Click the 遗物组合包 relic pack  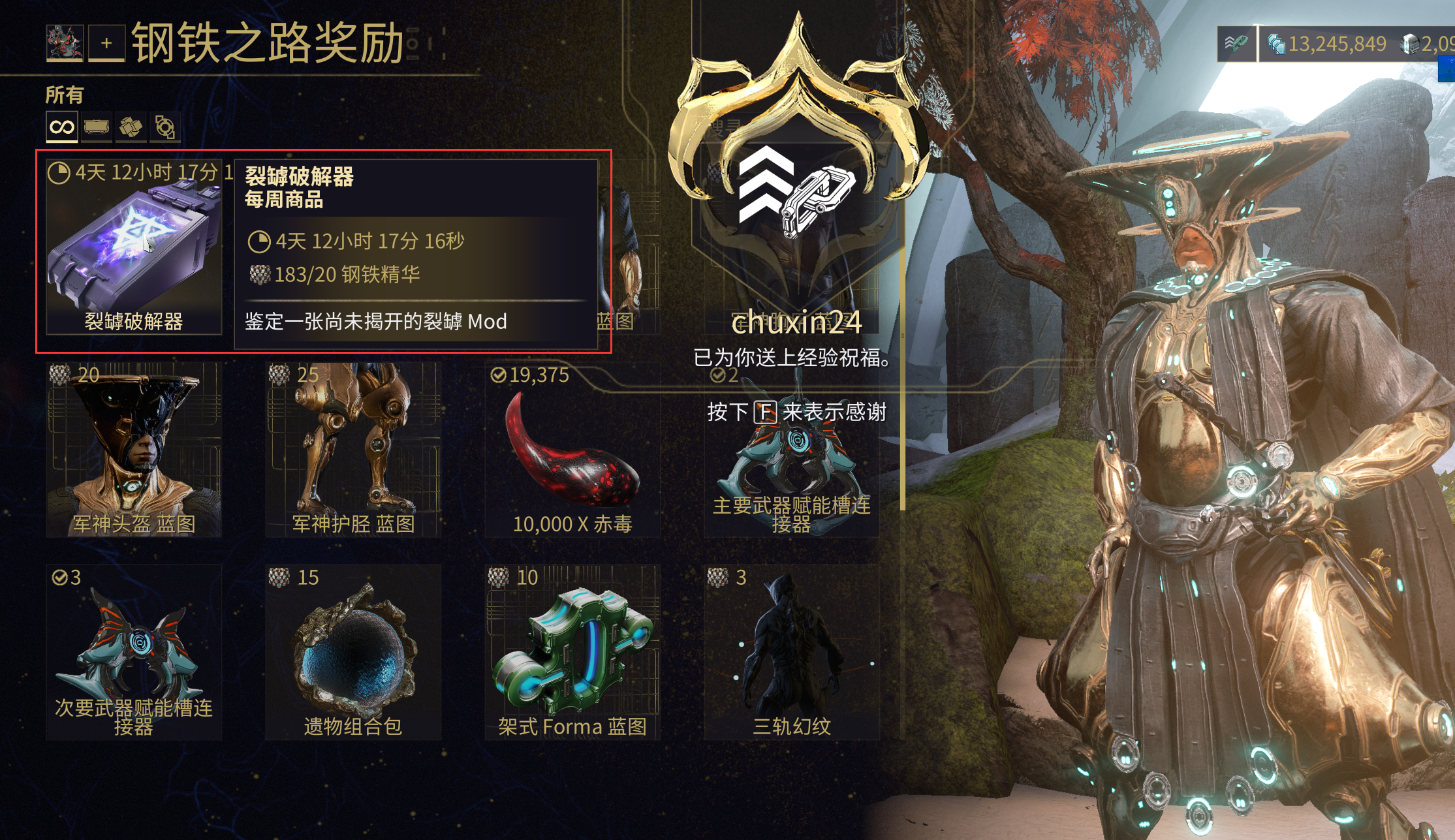[353, 653]
